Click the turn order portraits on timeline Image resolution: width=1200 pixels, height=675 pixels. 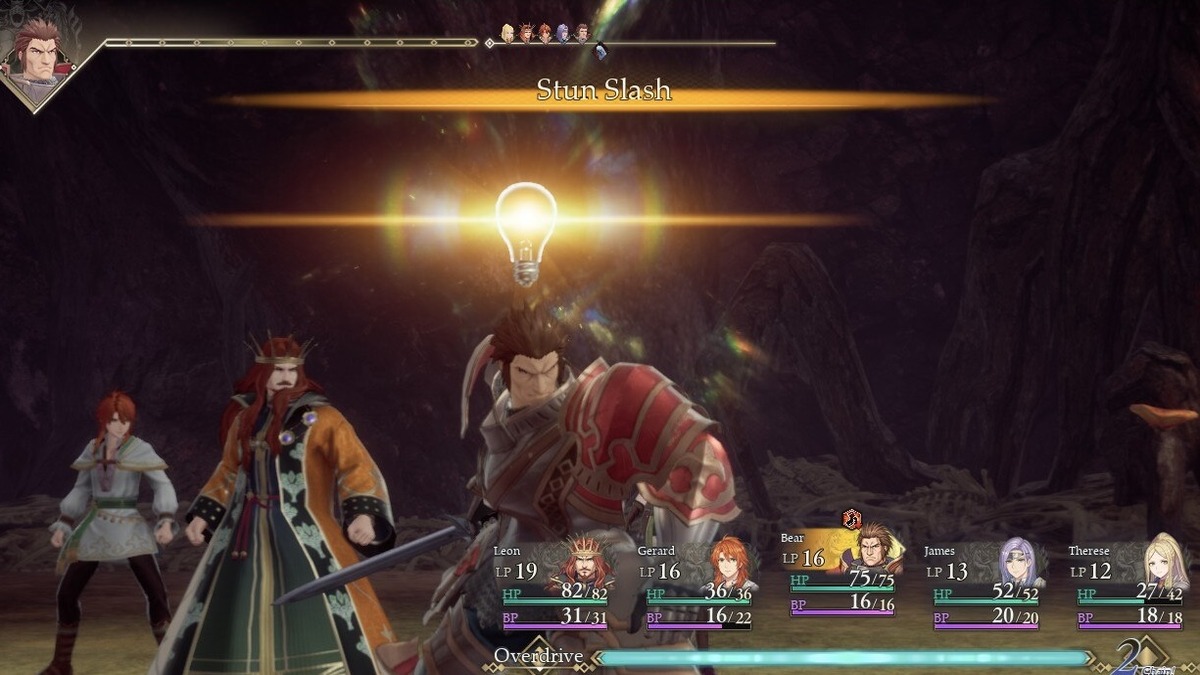click(545, 33)
